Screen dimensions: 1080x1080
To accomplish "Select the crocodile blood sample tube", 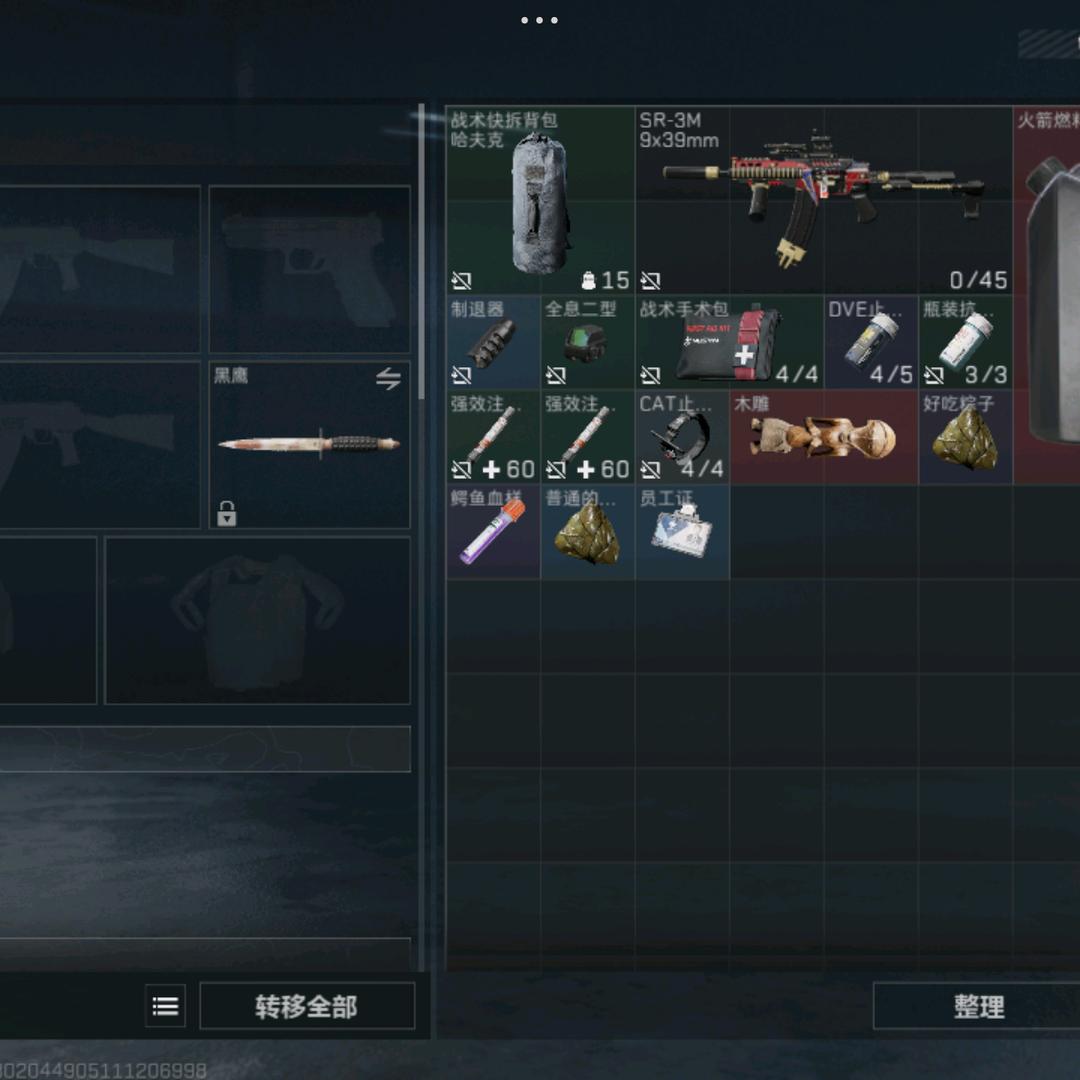I will pyautogui.click(x=493, y=532).
